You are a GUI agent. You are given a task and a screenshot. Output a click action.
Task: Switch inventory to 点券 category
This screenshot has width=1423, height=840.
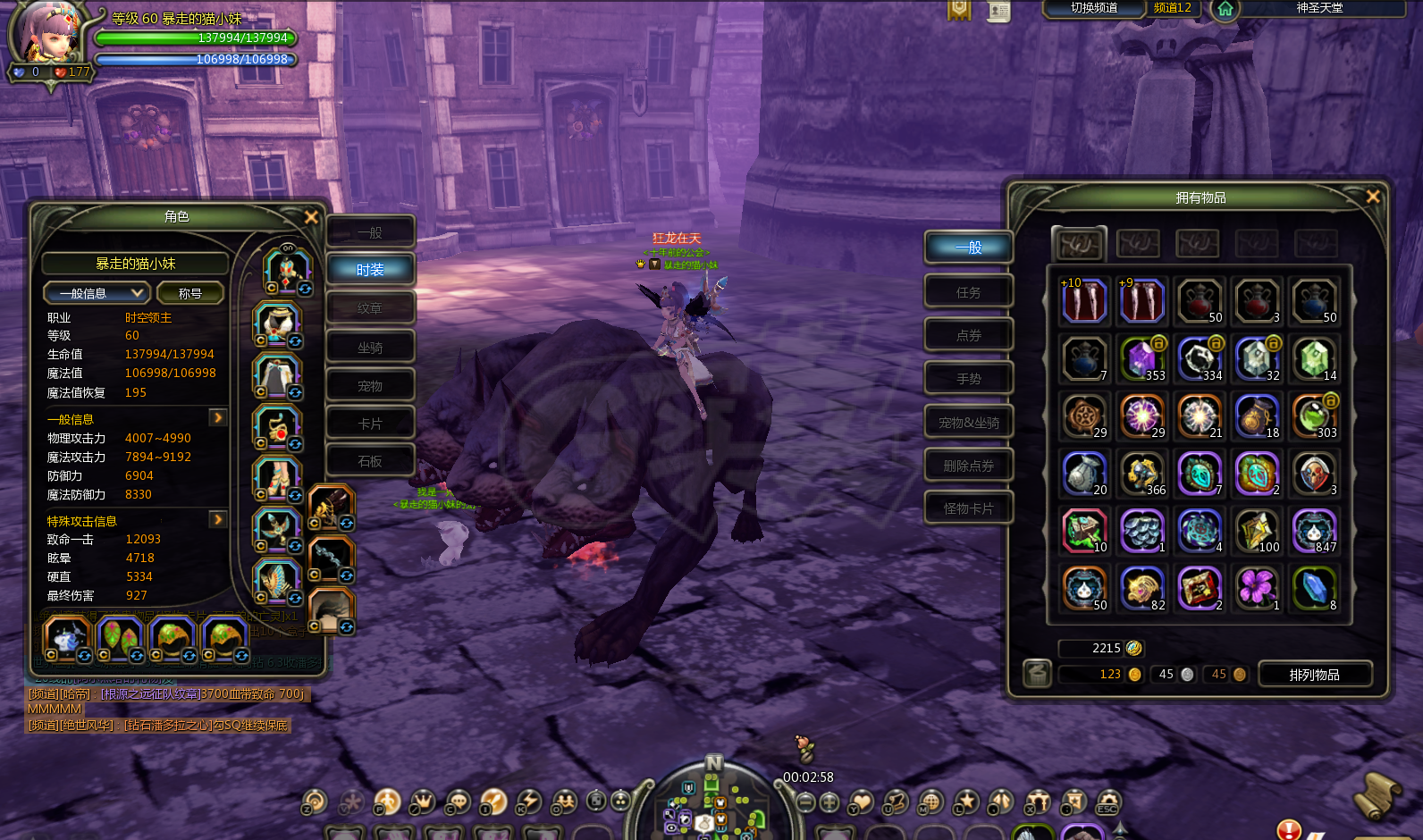coord(968,335)
